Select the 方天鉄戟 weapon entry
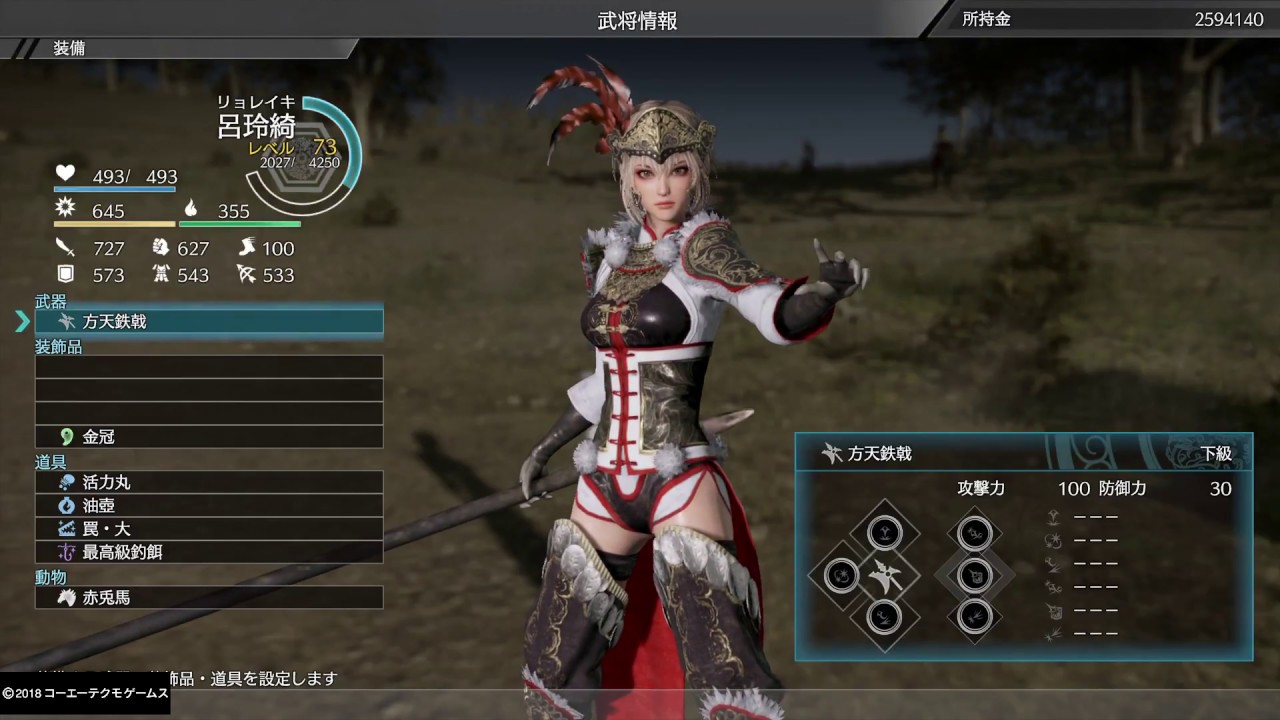 coord(209,320)
